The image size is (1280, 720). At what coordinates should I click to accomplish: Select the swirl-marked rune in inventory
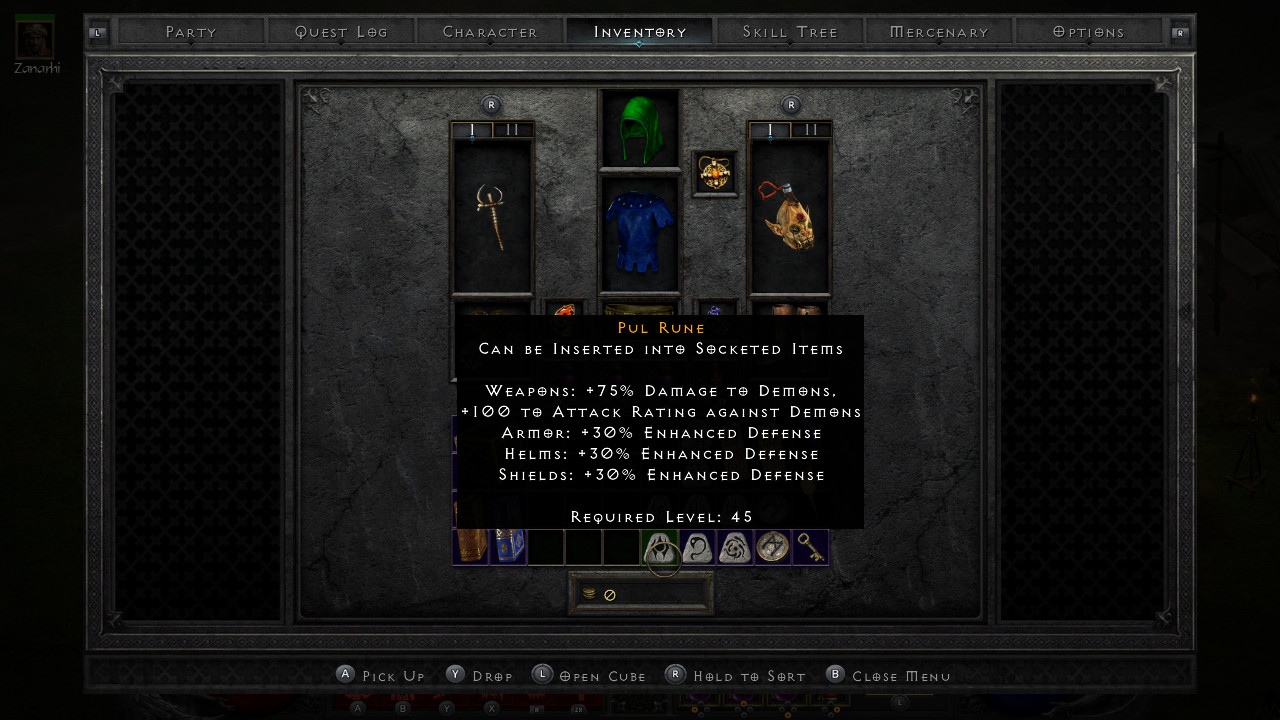(735, 548)
